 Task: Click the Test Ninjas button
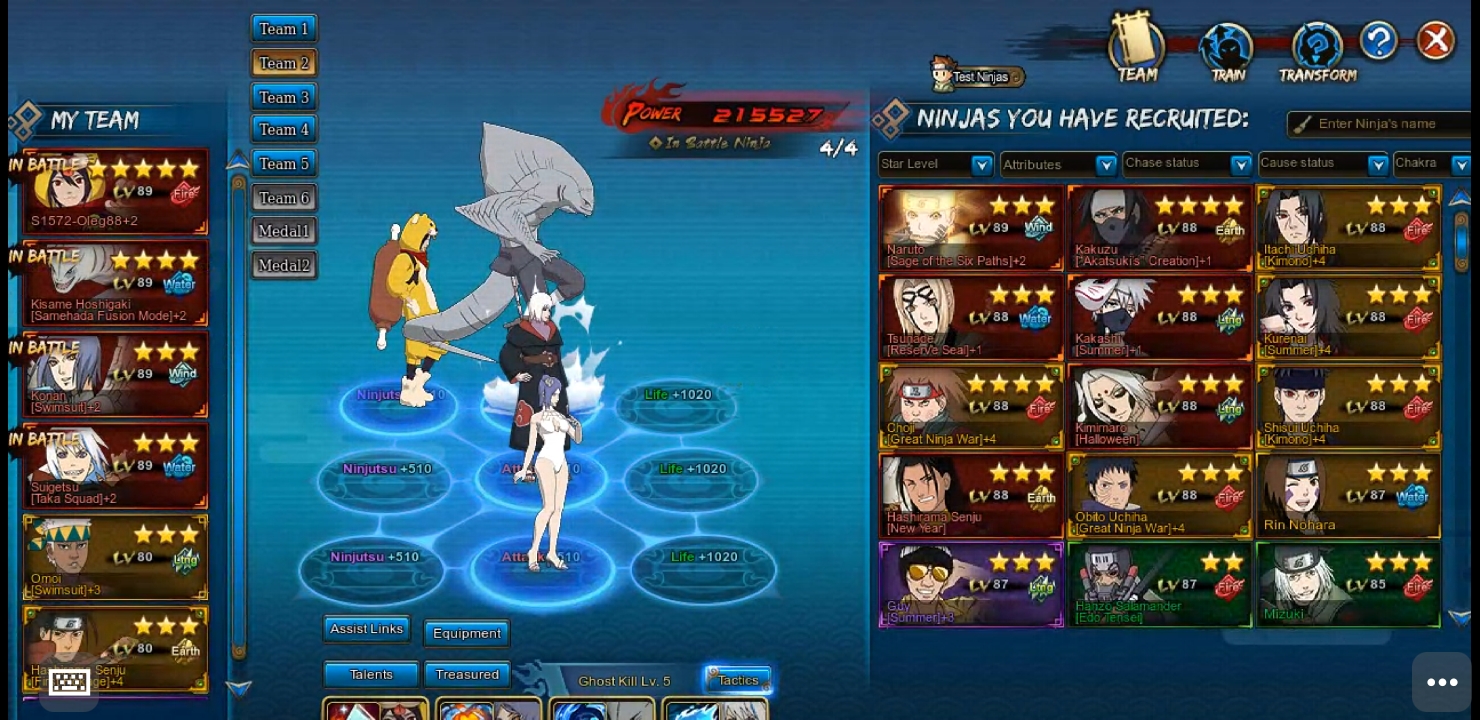coord(977,76)
